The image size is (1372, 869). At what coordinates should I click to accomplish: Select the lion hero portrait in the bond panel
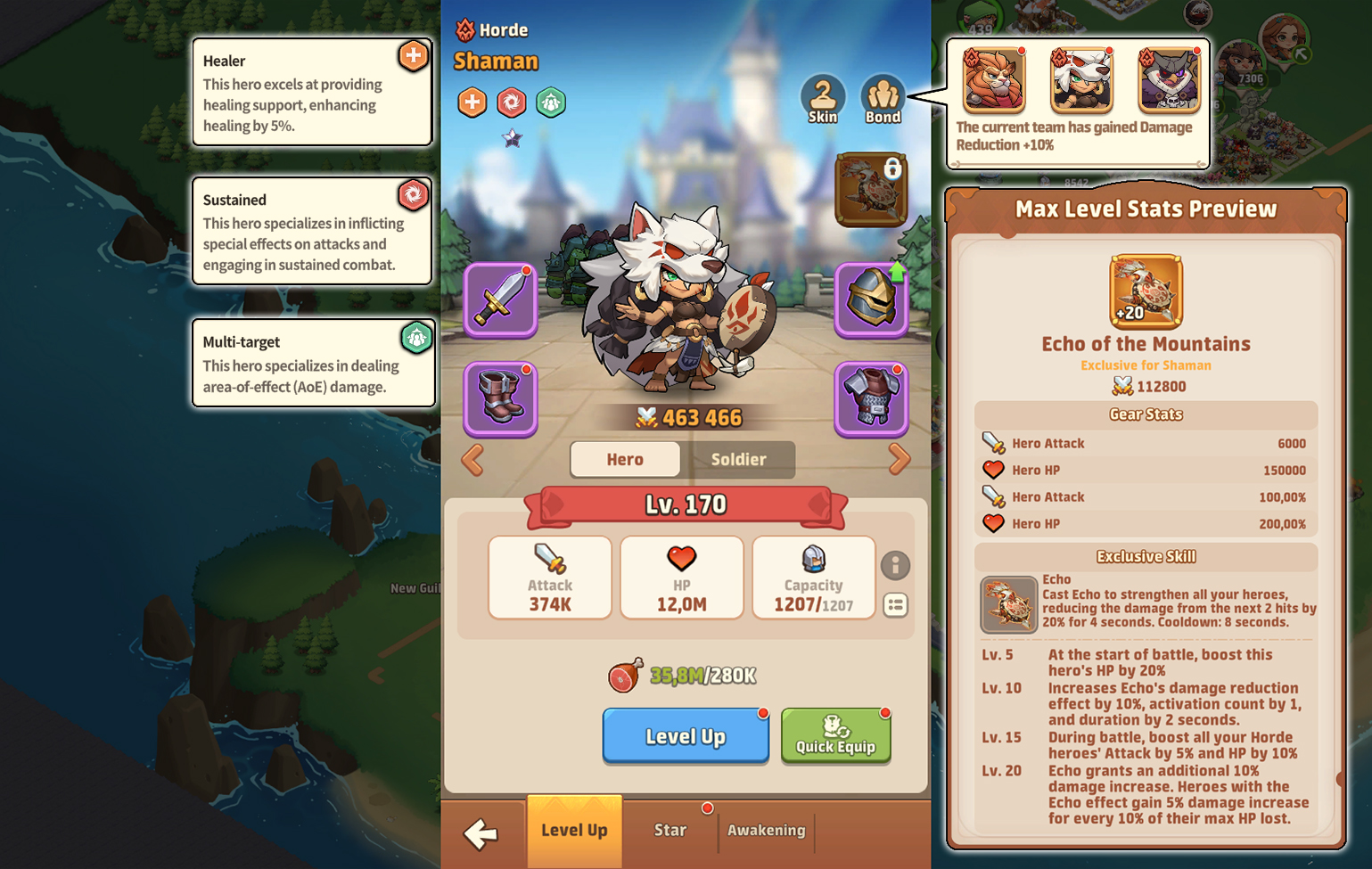[x=991, y=80]
